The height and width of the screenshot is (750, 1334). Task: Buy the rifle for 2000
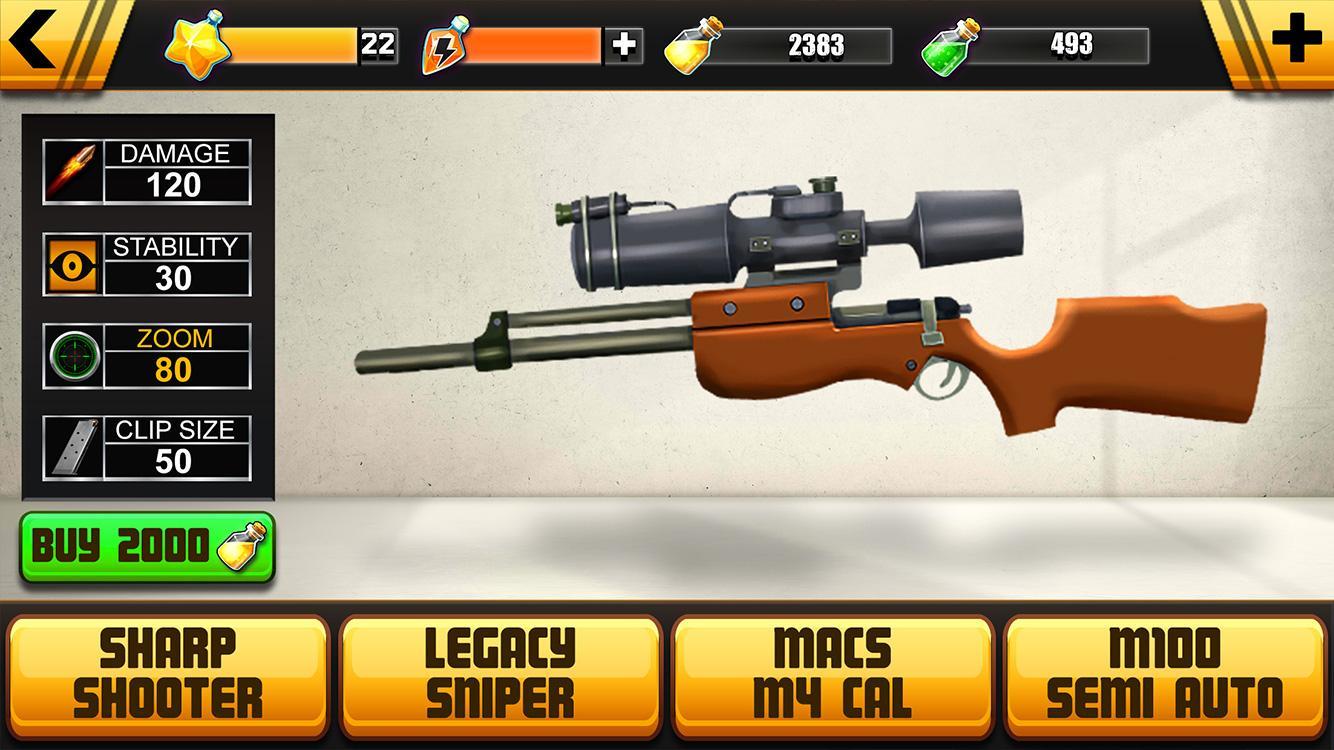[x=147, y=547]
